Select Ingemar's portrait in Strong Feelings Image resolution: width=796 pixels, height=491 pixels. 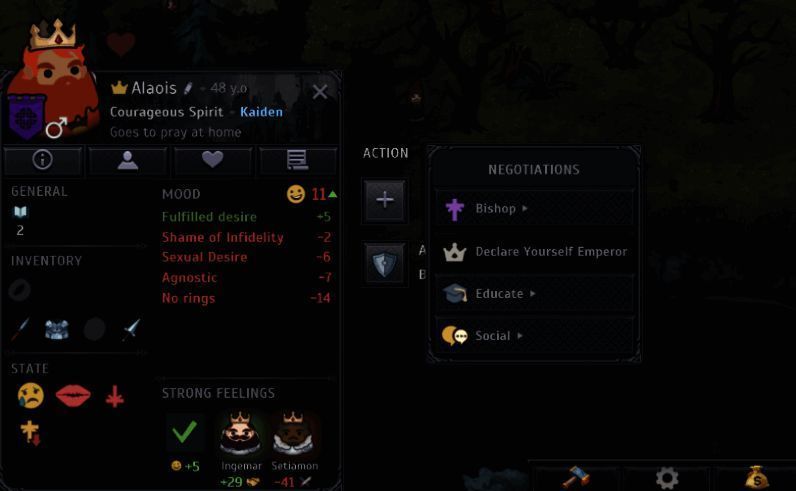click(240, 434)
